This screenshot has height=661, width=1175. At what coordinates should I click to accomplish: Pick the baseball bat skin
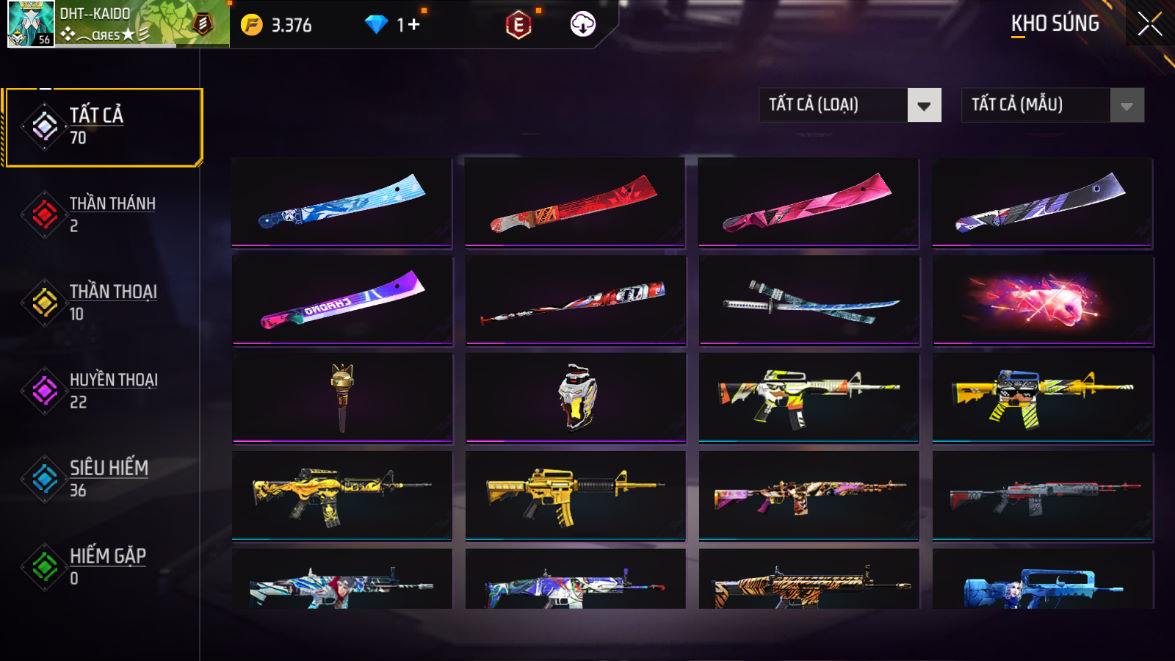click(x=575, y=299)
